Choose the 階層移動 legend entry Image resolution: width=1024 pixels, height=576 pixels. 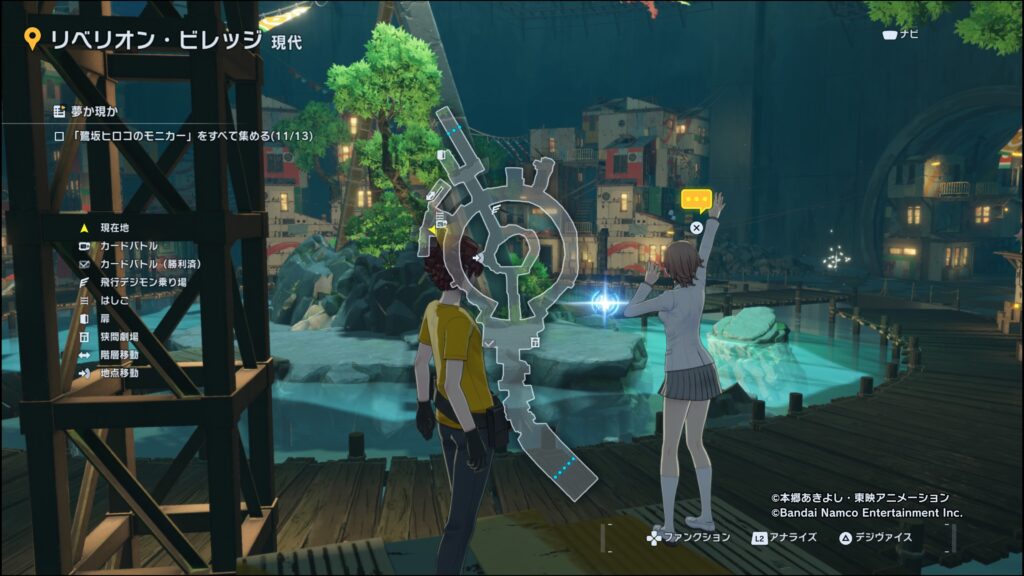(x=119, y=355)
